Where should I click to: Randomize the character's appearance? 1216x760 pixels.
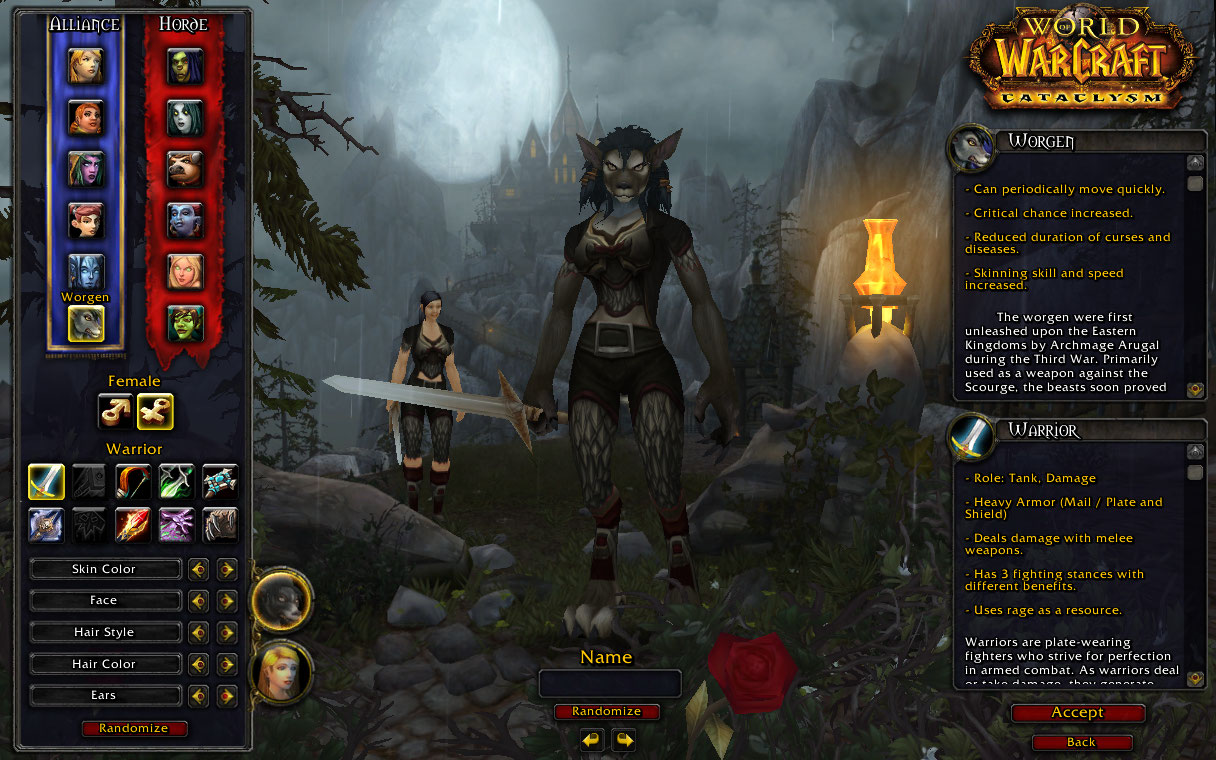point(134,728)
